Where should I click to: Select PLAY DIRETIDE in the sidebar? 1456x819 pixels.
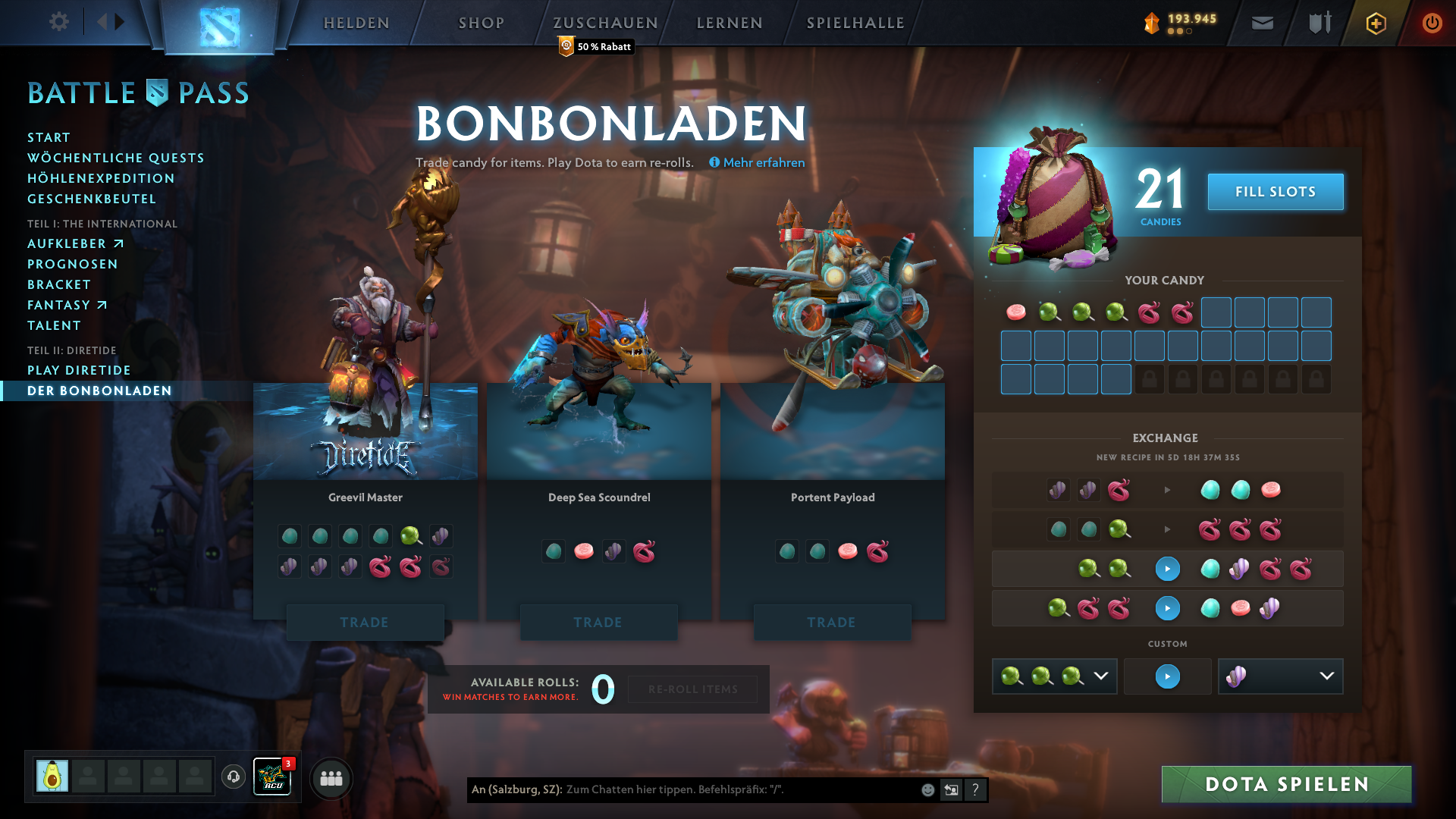[79, 370]
